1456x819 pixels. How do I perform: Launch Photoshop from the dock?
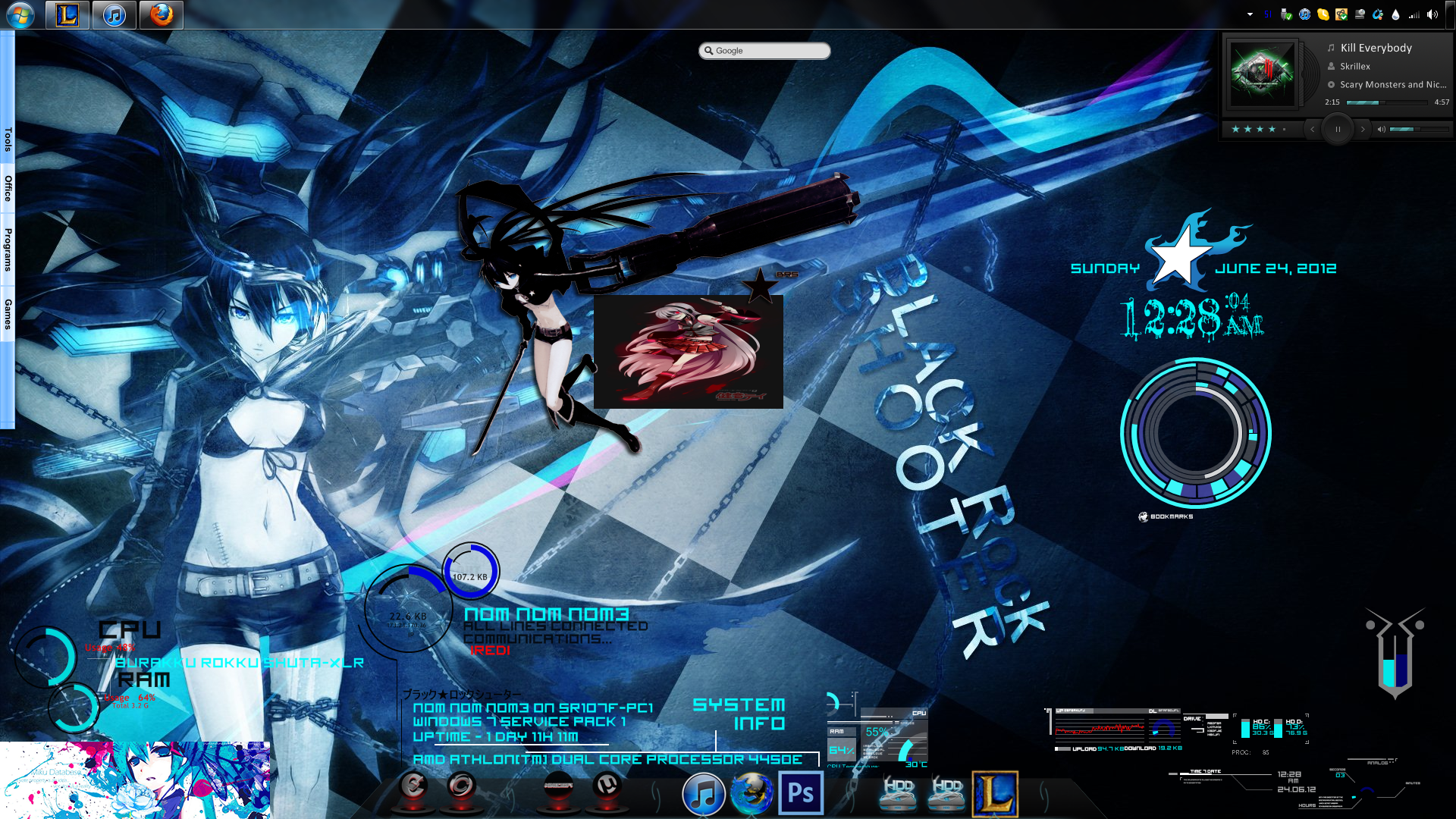tap(801, 793)
